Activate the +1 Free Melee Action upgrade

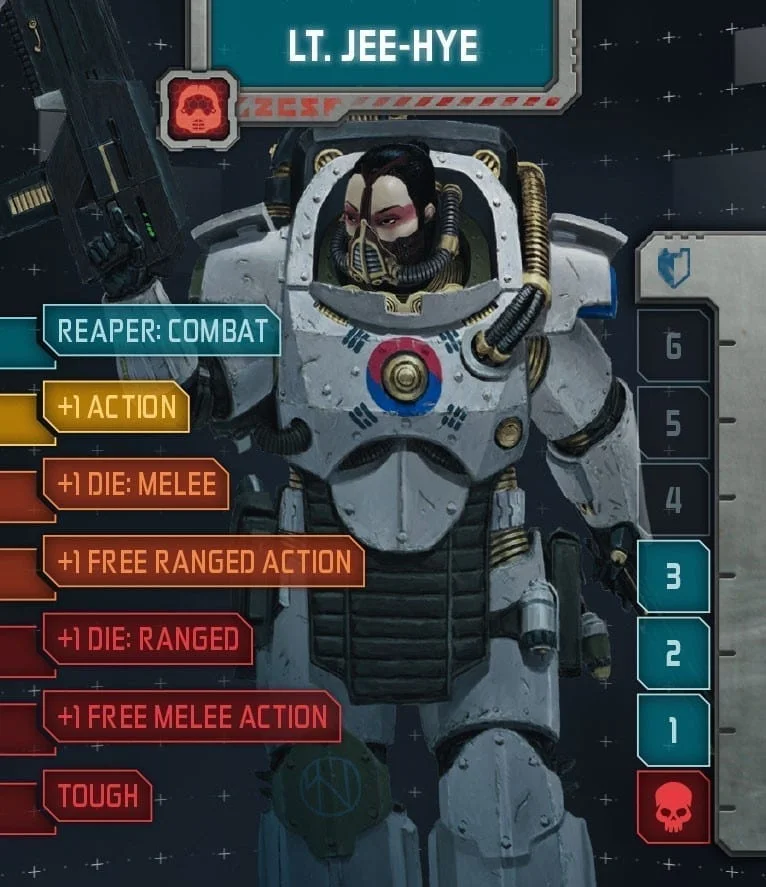coord(192,716)
